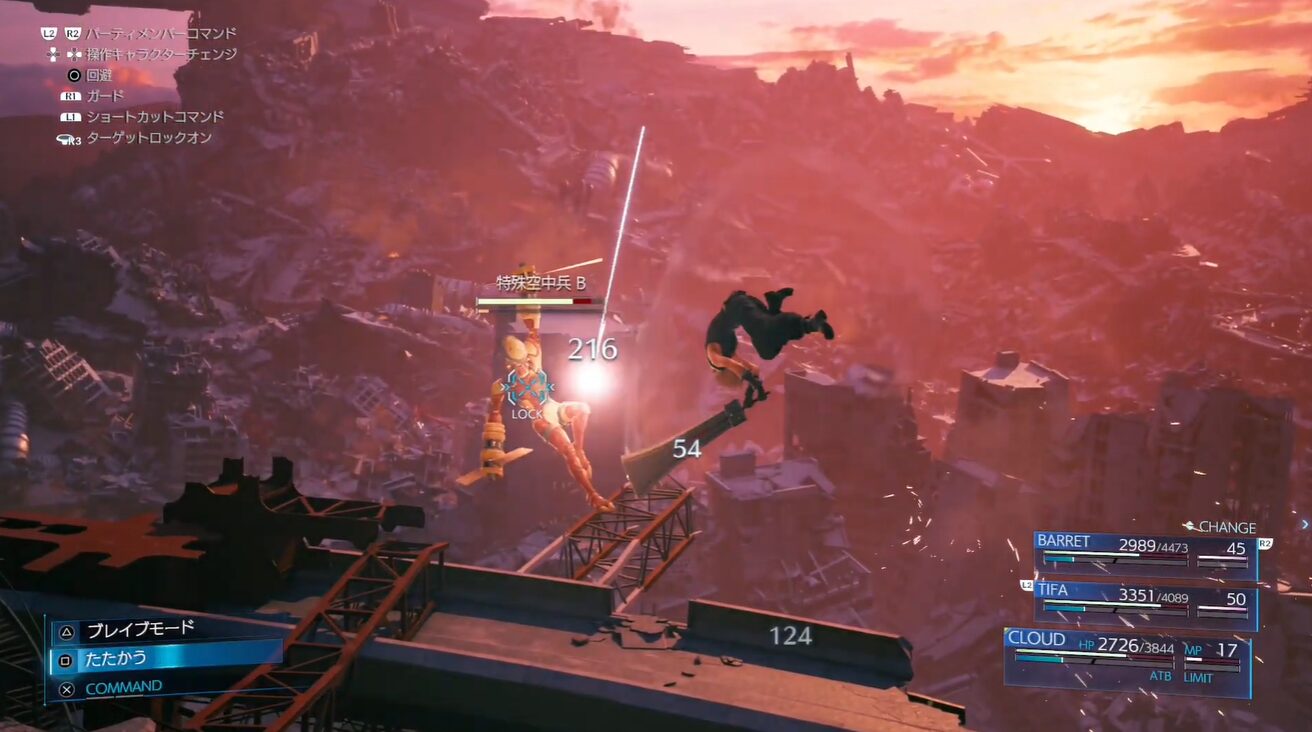Switch to Barret's party panel
The height and width of the screenshot is (732, 1312).
click(1144, 555)
